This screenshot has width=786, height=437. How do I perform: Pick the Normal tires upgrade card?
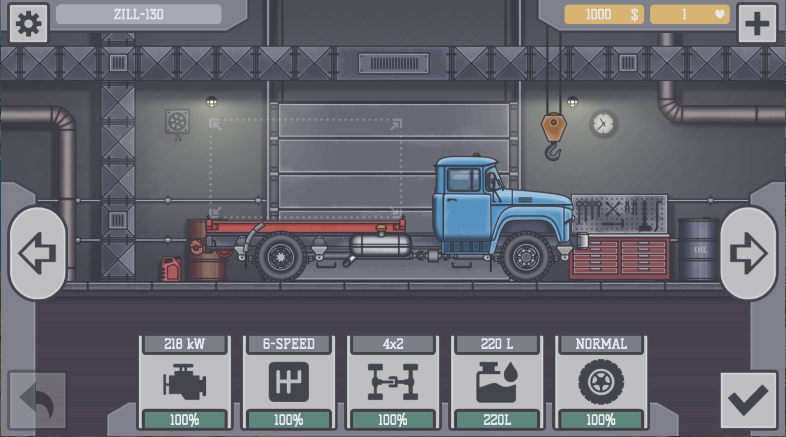pos(600,382)
